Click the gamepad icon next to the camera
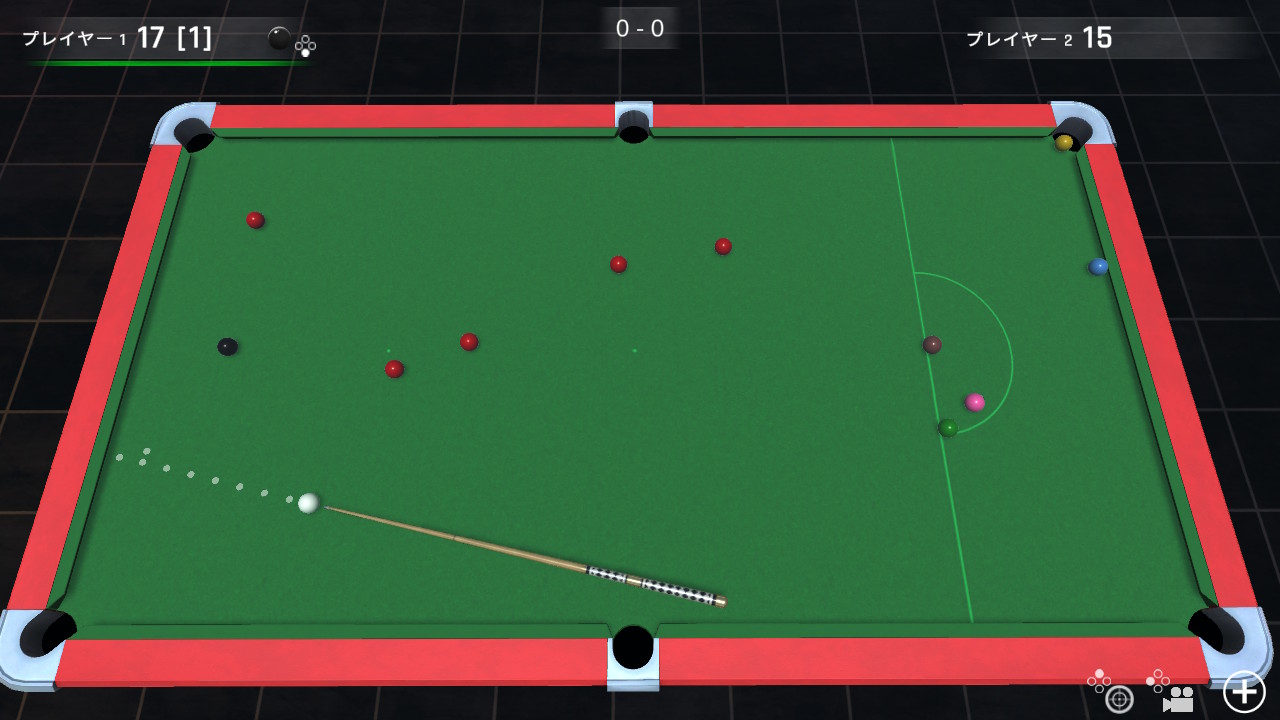1280x720 pixels. (1158, 679)
